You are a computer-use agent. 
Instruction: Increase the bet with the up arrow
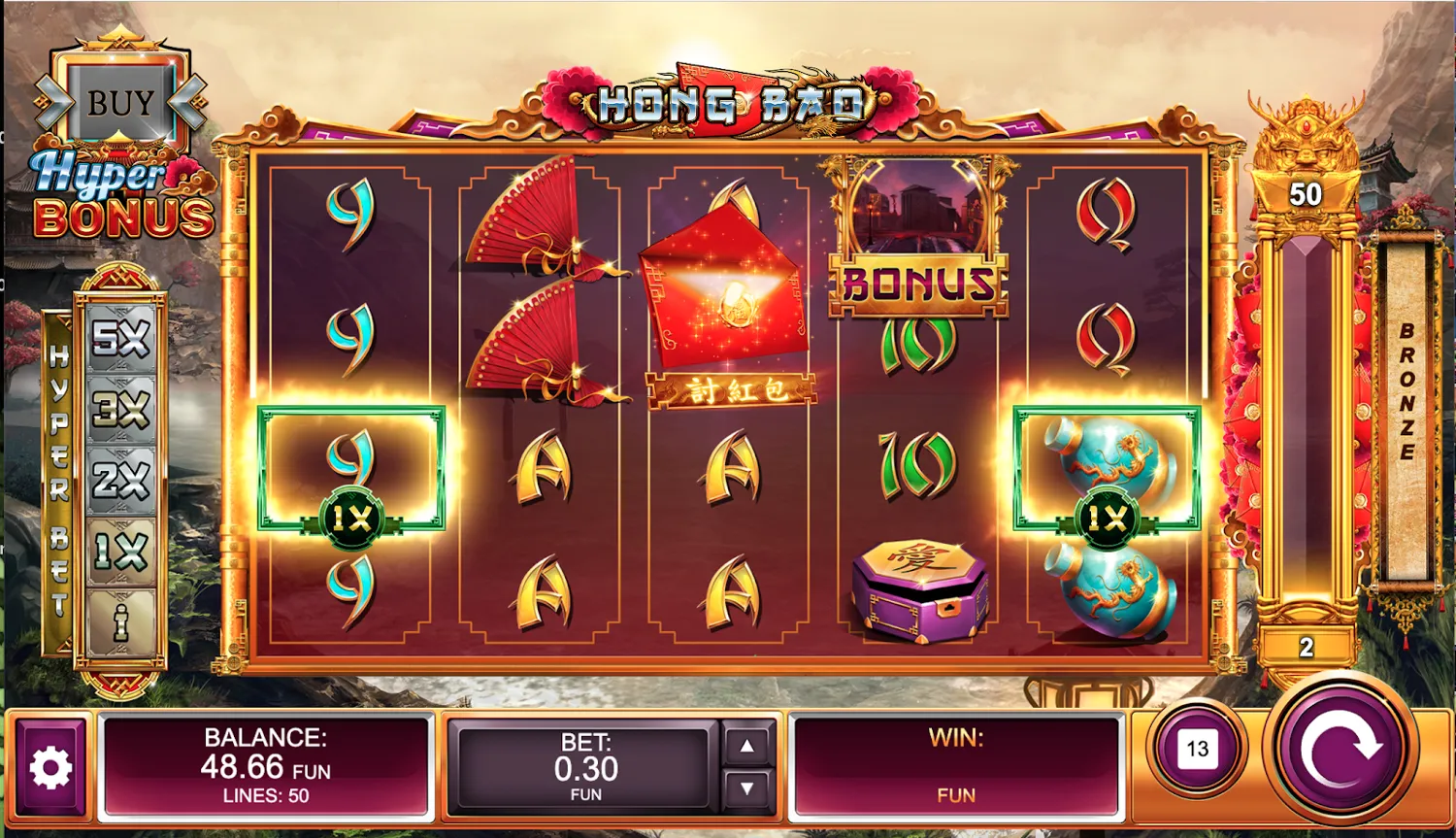pos(747,746)
